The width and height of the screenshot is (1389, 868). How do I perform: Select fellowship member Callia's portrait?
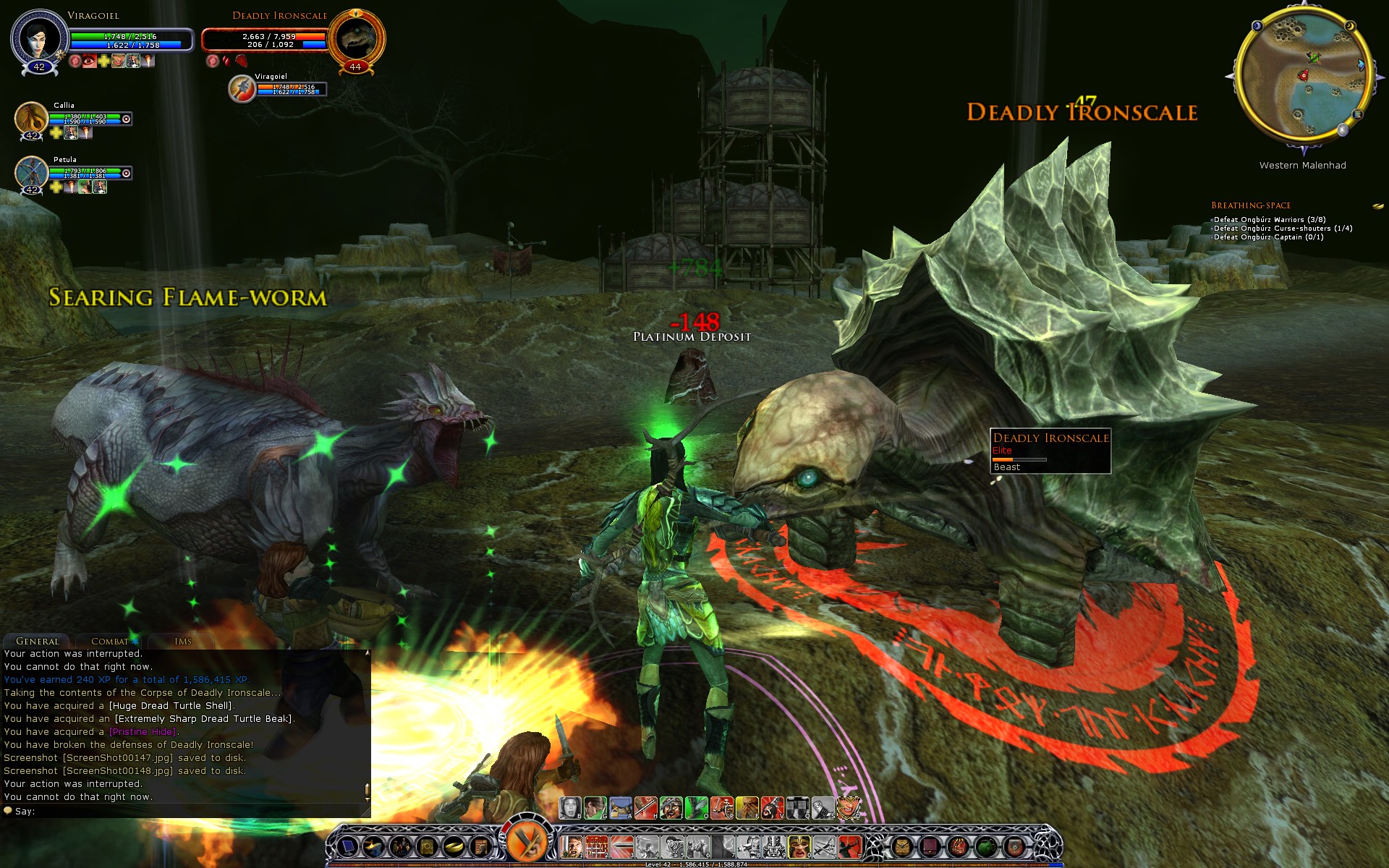click(x=31, y=118)
